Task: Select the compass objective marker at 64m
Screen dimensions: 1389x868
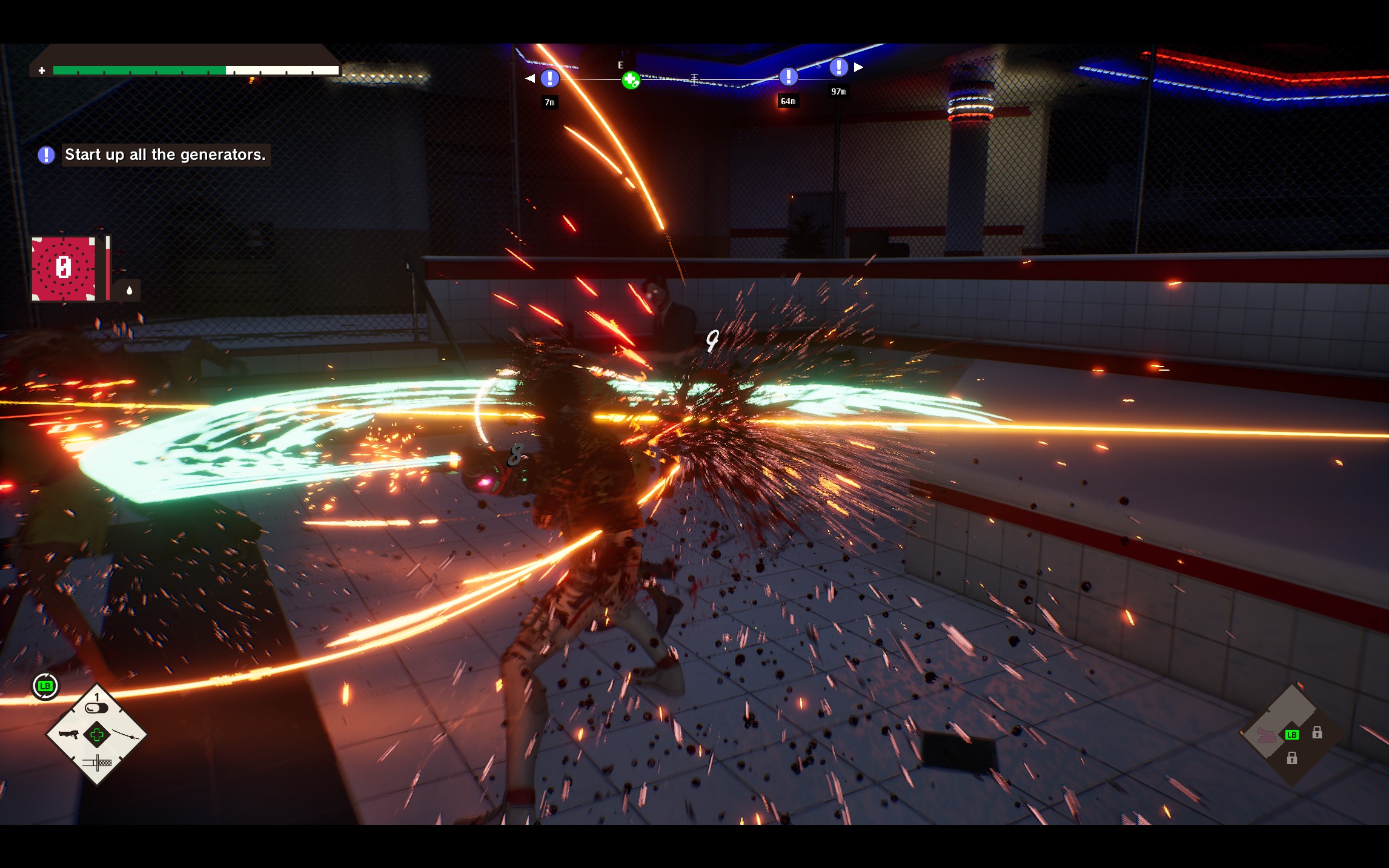Action: click(788, 76)
